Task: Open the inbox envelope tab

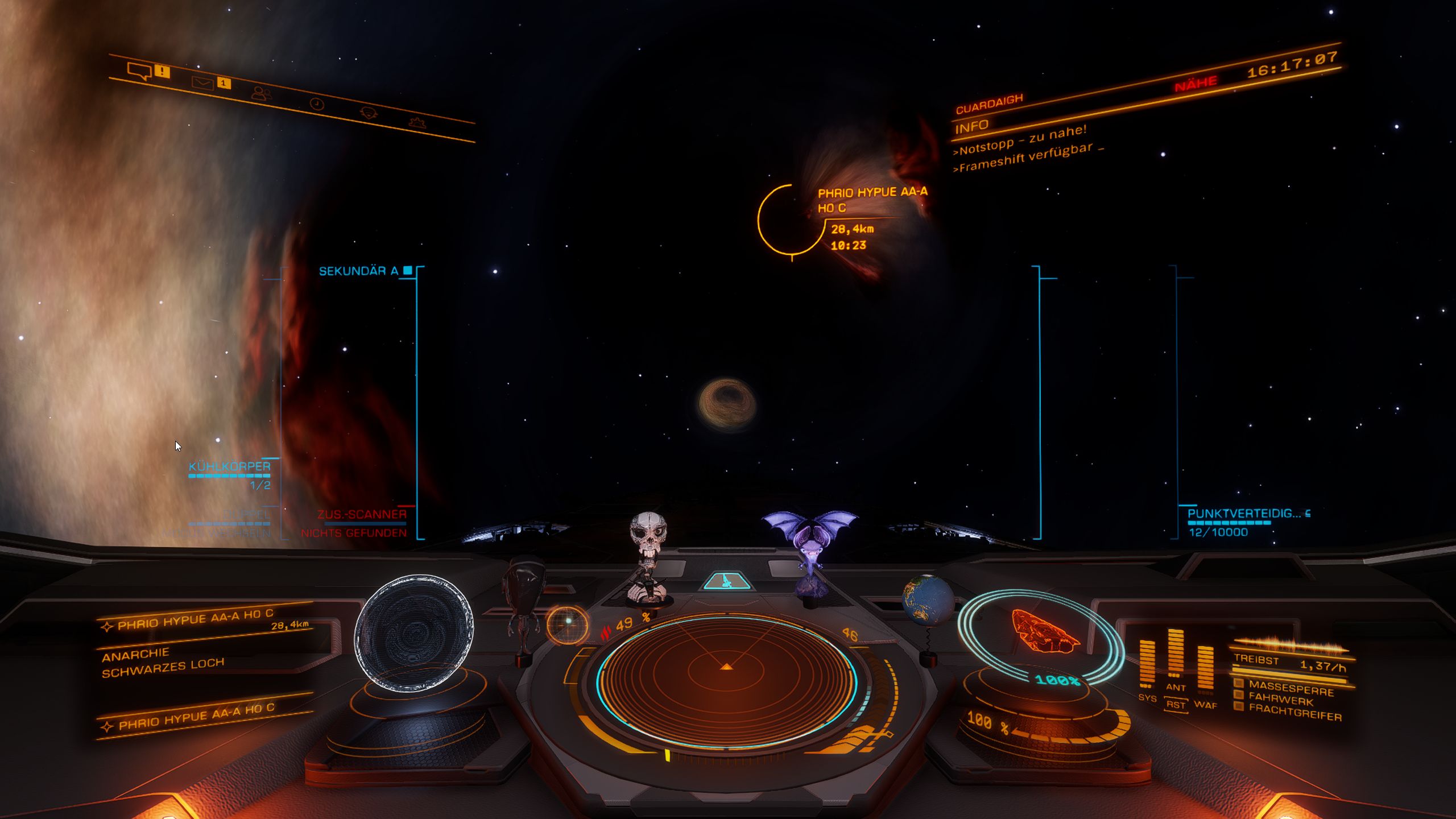Action: click(203, 84)
